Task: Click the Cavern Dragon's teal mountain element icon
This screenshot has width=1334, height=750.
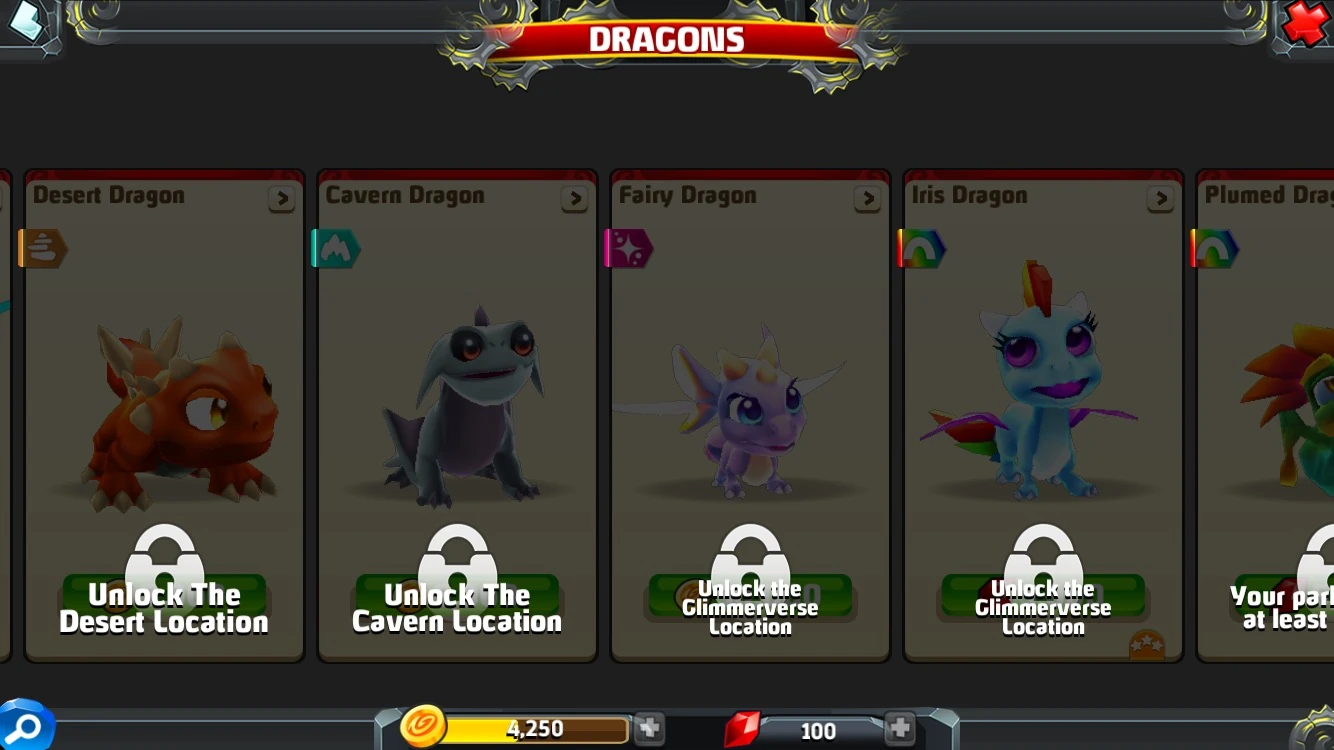Action: 335,247
